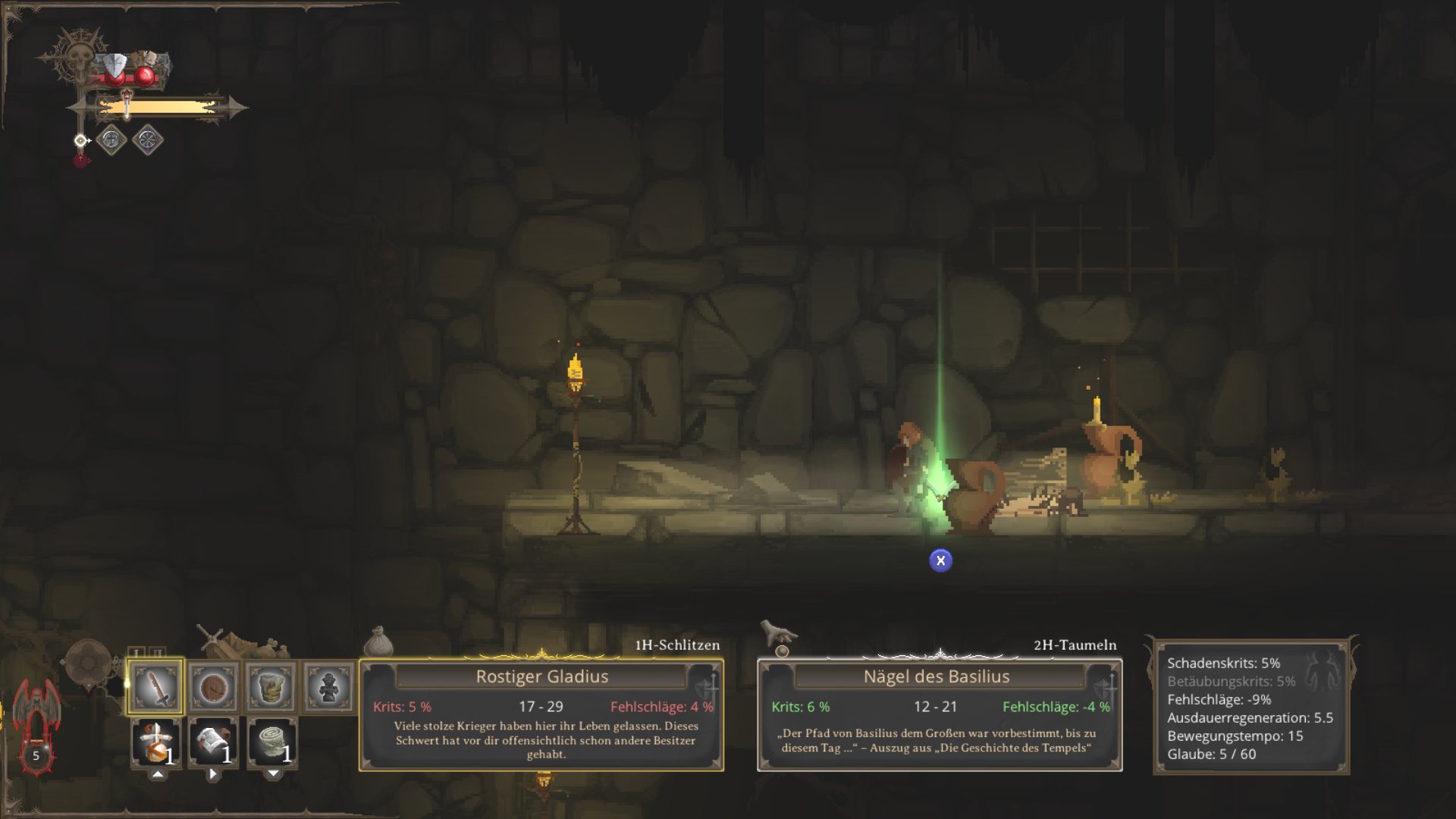
Task: Select the round wooden shield slot
Action: (213, 687)
